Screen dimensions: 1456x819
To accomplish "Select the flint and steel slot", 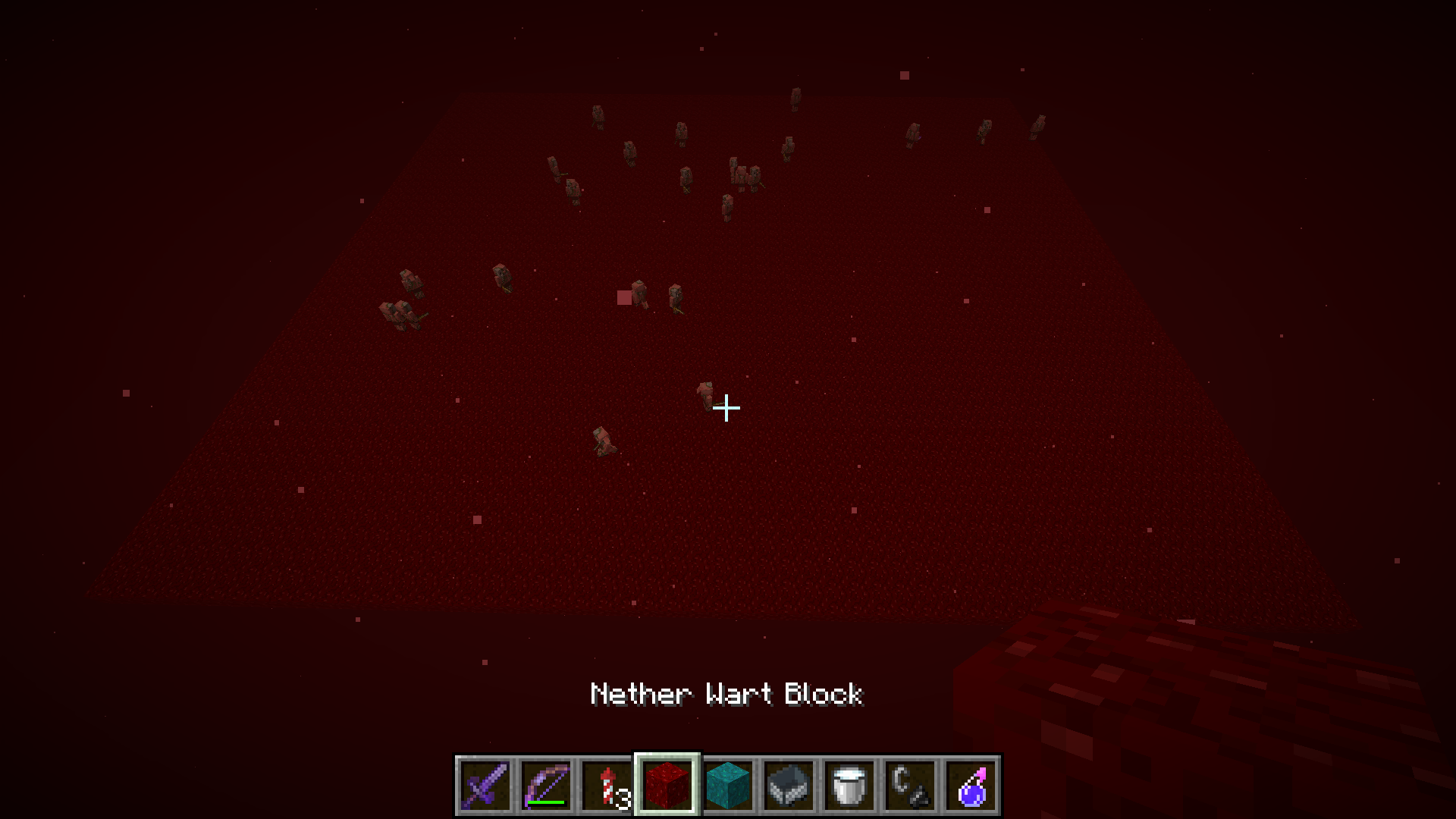I will coord(910,785).
